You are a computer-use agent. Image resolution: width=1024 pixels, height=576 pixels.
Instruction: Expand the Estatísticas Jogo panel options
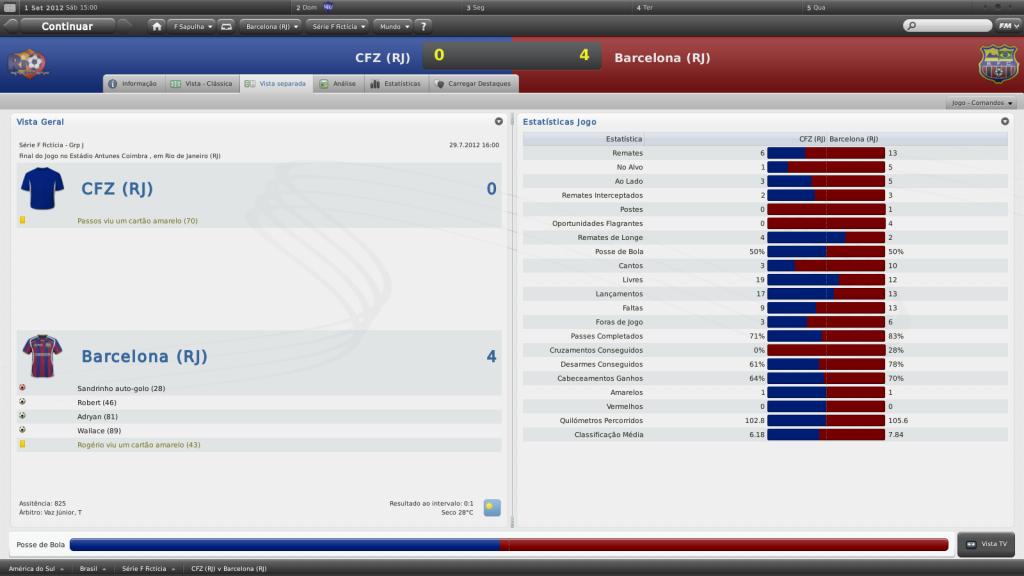click(1005, 121)
